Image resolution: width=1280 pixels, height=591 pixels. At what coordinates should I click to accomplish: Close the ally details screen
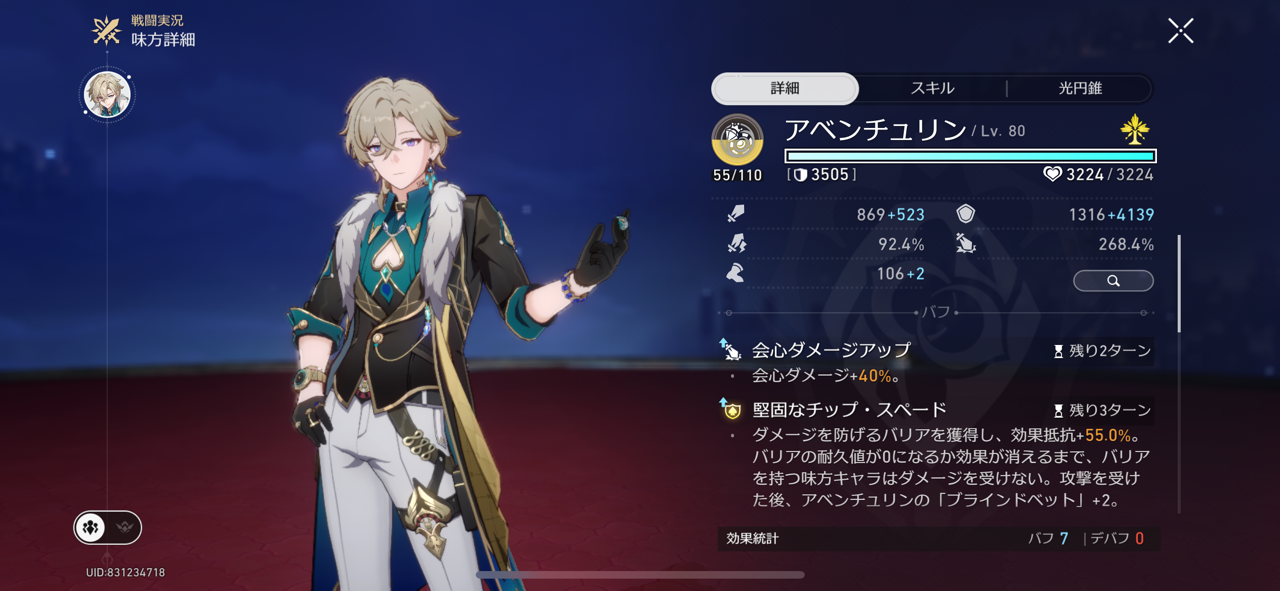pos(1181,31)
